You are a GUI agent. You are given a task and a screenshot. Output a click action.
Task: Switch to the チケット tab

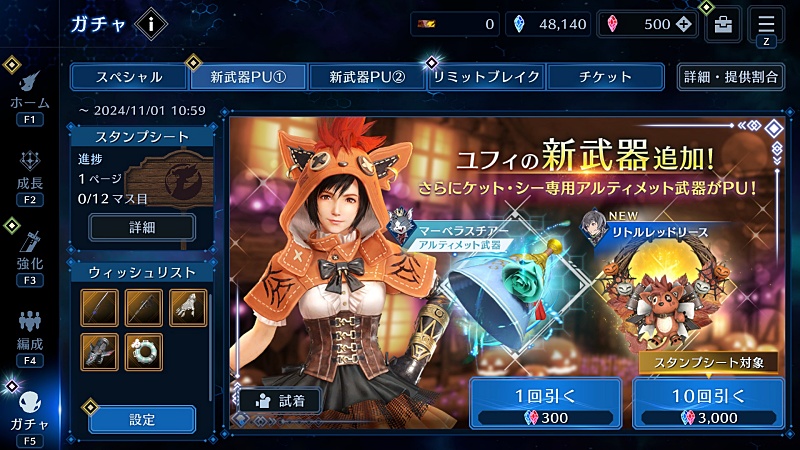click(605, 77)
